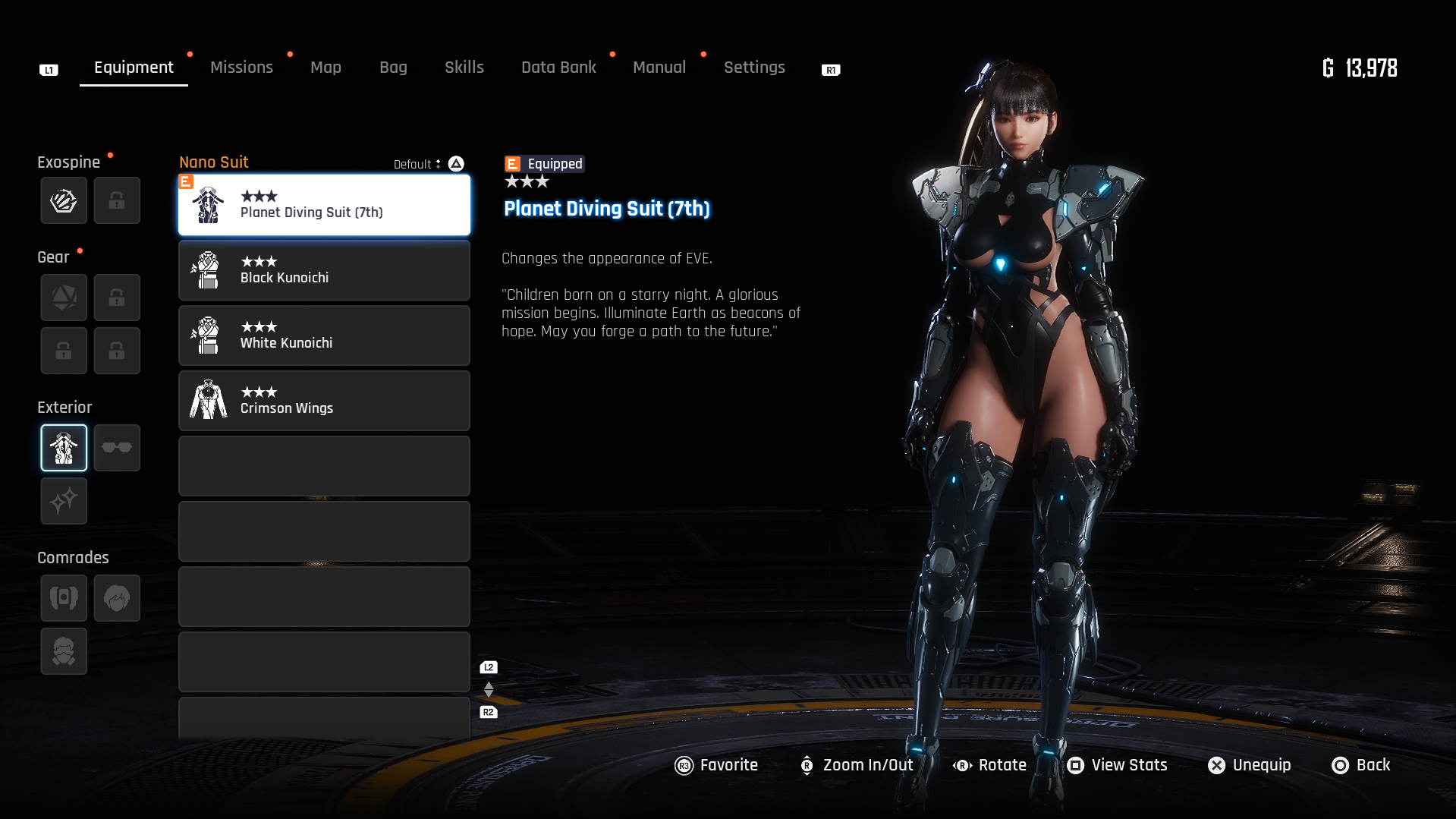The width and height of the screenshot is (1456, 819).
Task: Open the glasses Exterior slot
Action: (x=117, y=448)
